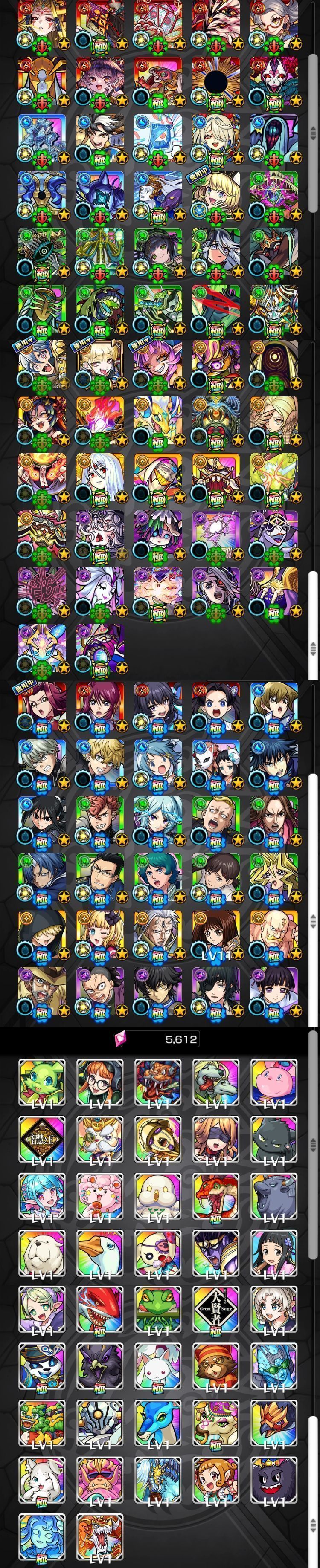Select the green frog monster
Viewport: 320px width, 1568px height.
pyautogui.click(x=158, y=1309)
